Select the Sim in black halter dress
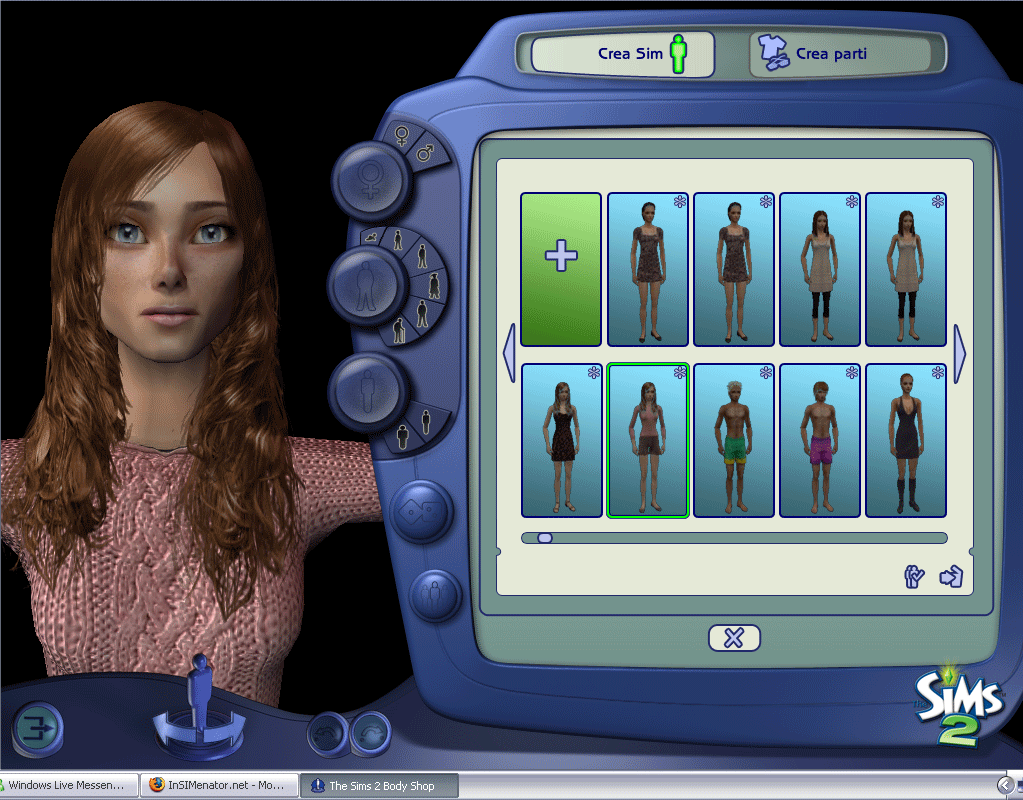The image size is (1023, 800). (x=905, y=441)
